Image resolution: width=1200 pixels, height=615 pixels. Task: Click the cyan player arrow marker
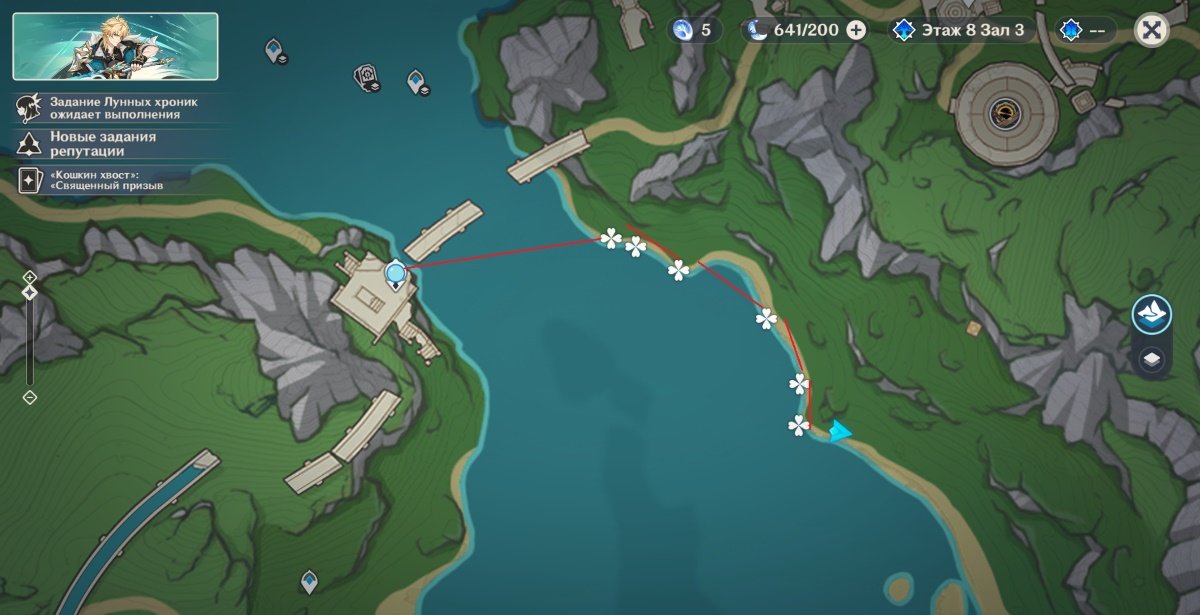pos(839,432)
